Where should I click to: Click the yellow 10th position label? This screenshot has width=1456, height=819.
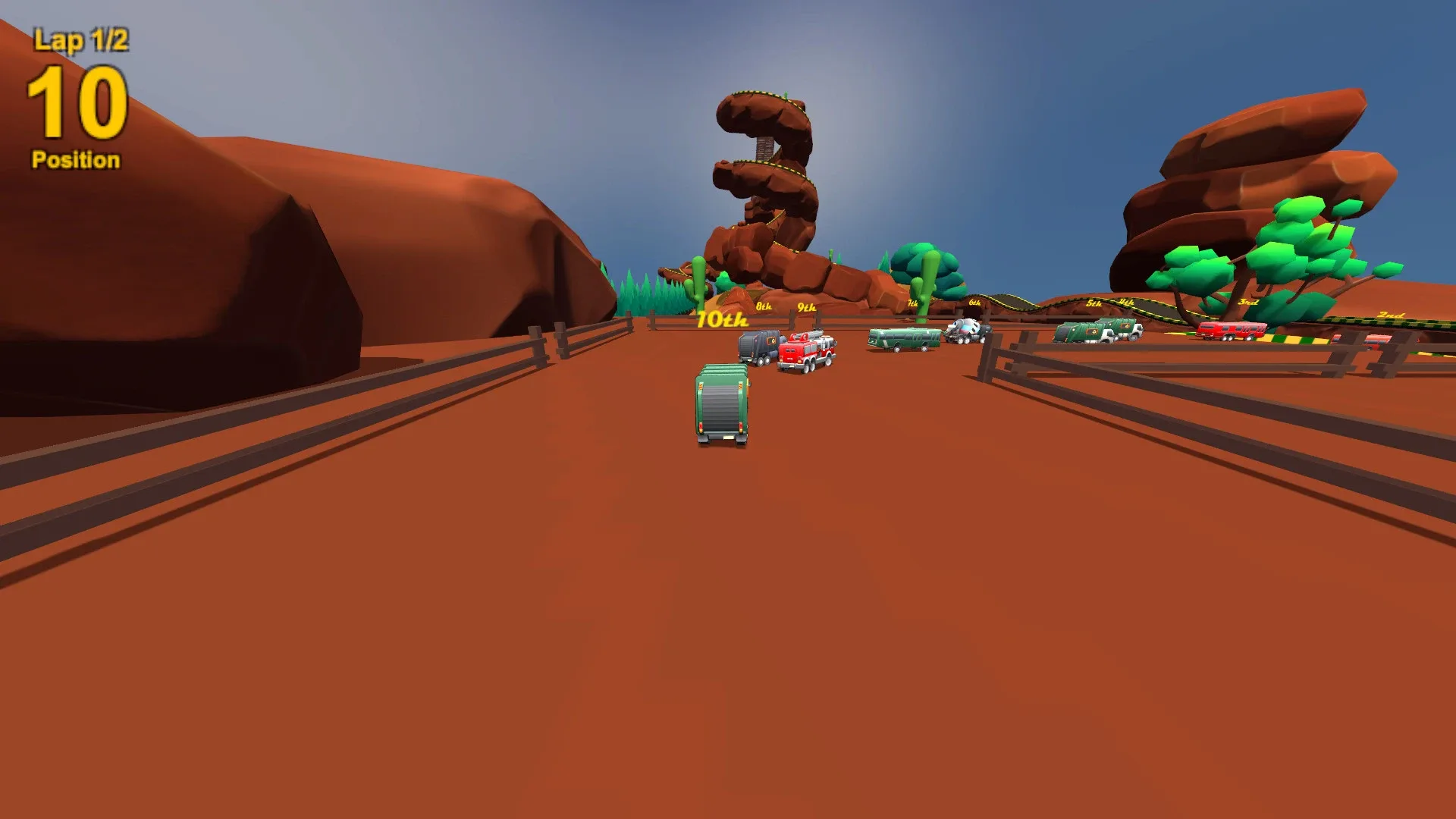pos(722,319)
